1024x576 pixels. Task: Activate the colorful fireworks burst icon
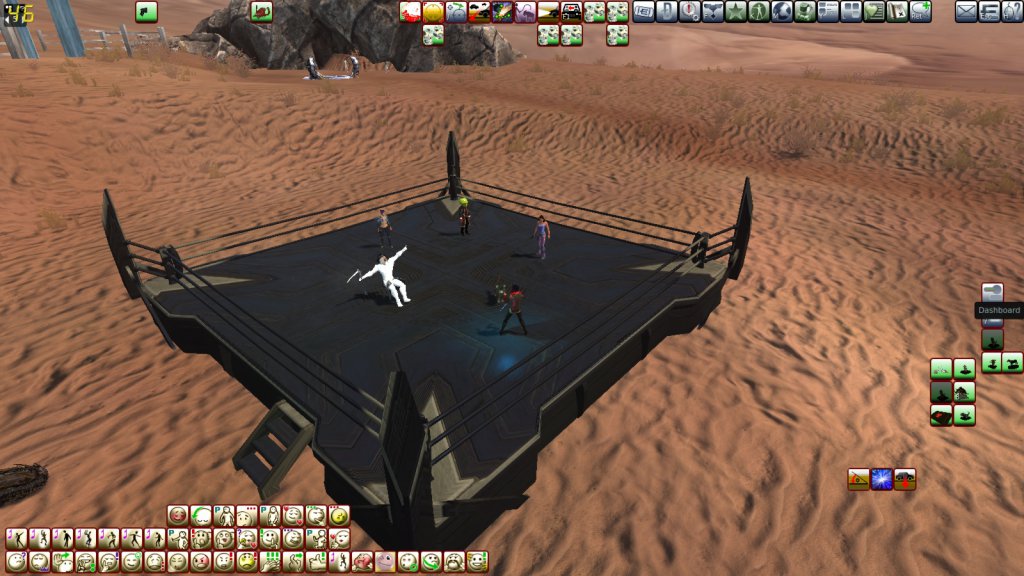click(x=502, y=12)
